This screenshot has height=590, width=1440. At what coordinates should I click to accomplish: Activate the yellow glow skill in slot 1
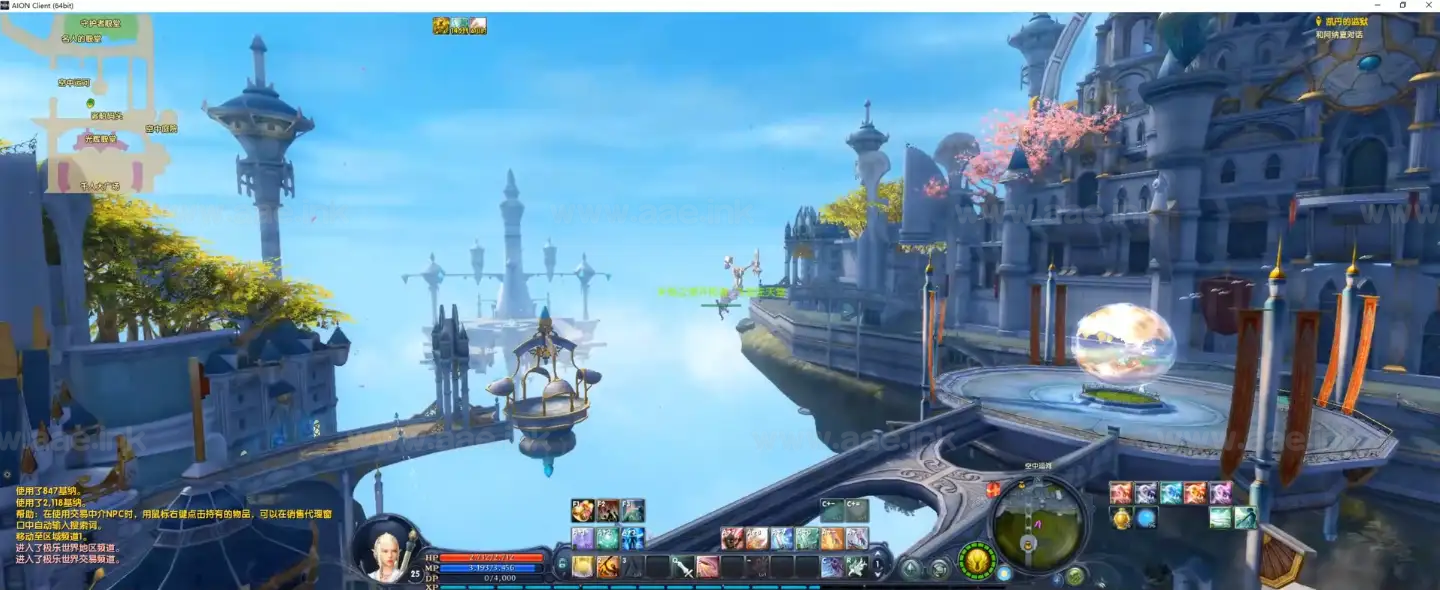click(583, 567)
